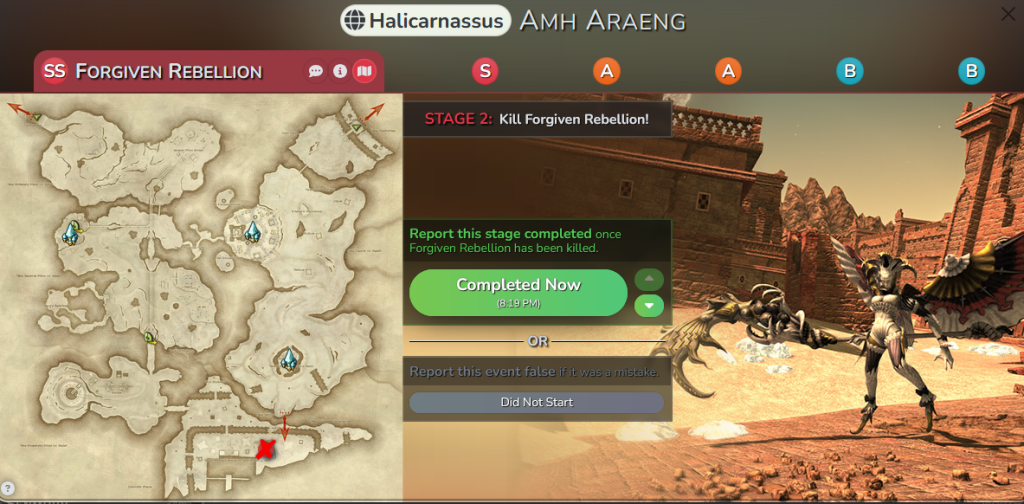Click the red X spawn marker on the map
The width and height of the screenshot is (1024, 504).
click(264, 450)
